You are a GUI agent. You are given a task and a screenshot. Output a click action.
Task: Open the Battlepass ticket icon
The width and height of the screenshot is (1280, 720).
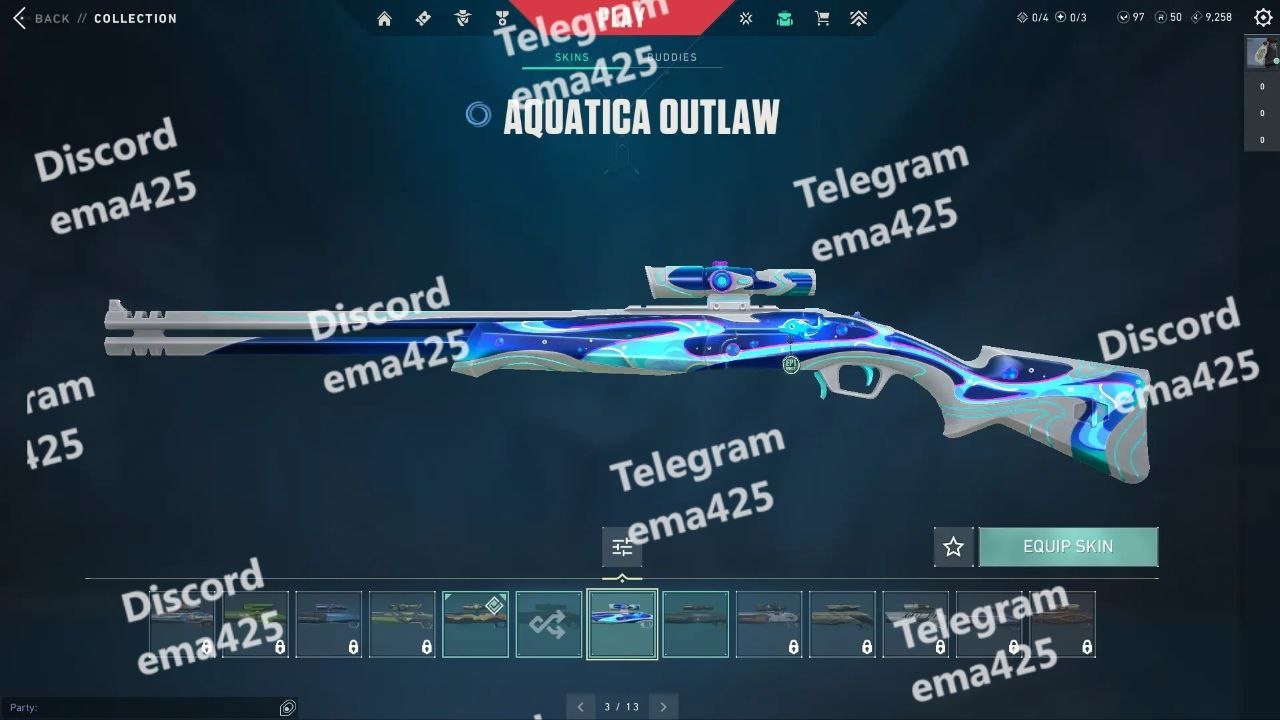[x=423, y=18]
